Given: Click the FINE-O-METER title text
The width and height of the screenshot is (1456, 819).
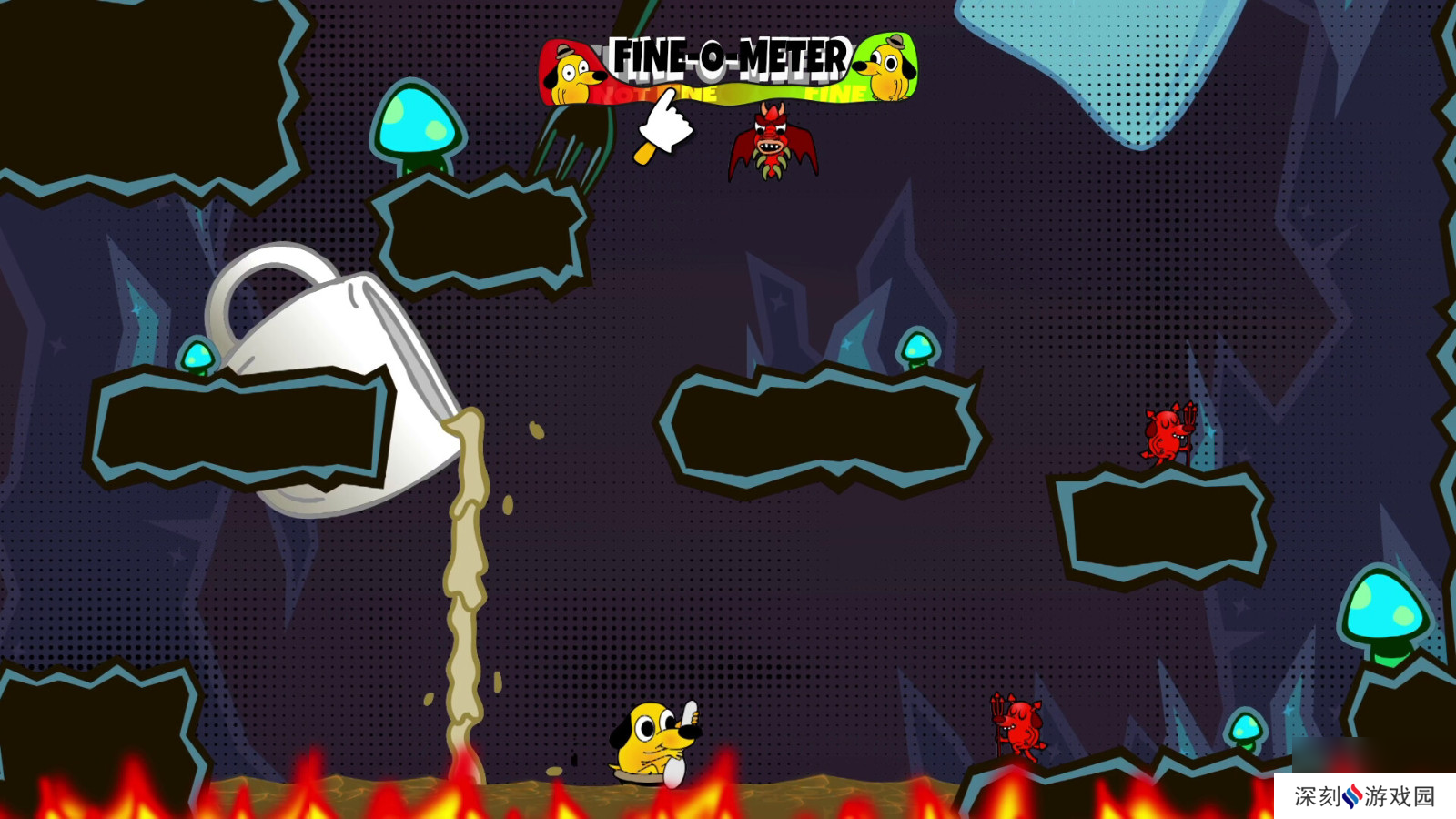Looking at the screenshot, I should pyautogui.click(x=730, y=56).
